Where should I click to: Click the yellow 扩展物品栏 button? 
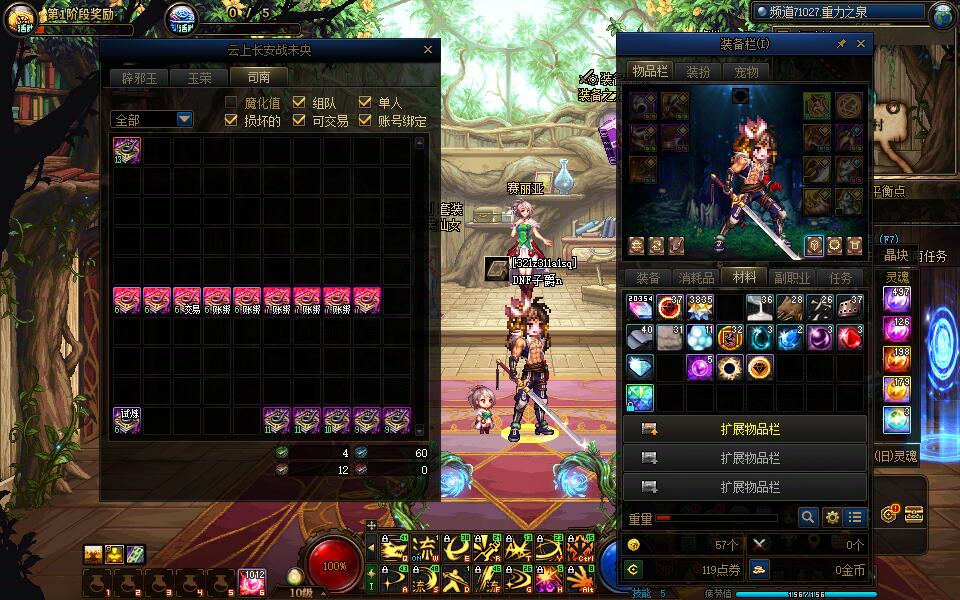pos(744,430)
